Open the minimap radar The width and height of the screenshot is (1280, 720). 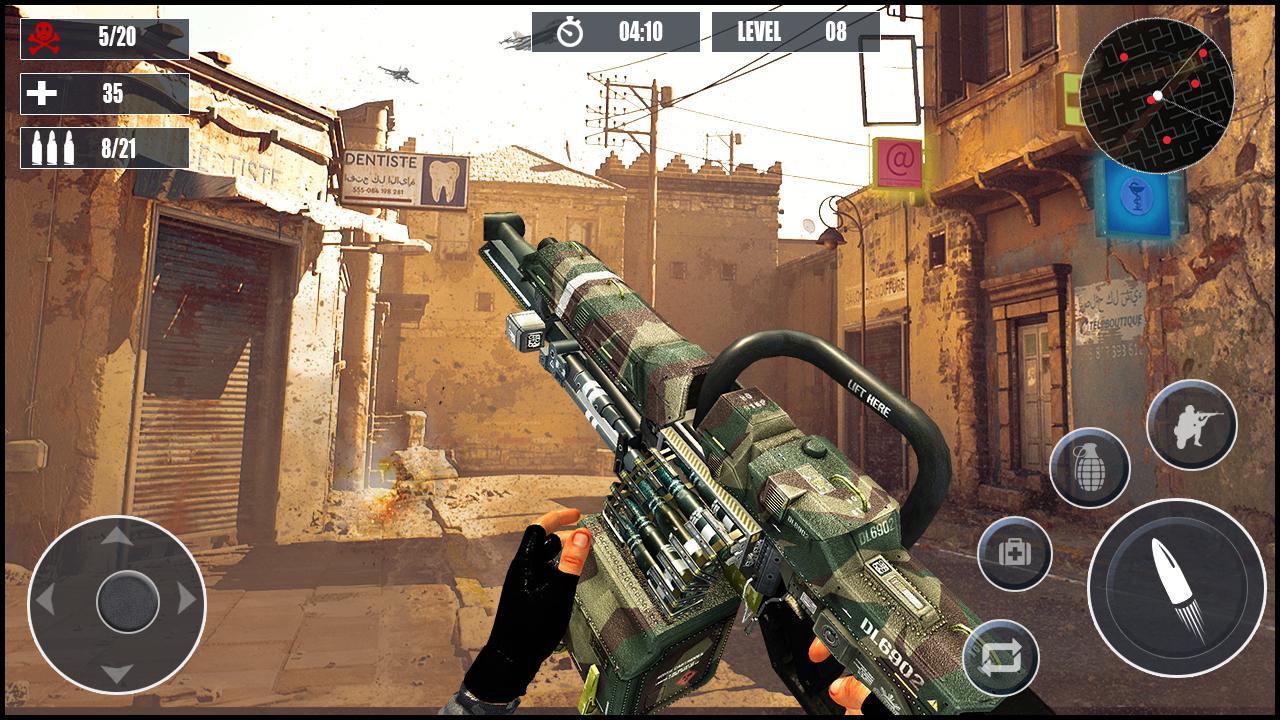[1158, 95]
